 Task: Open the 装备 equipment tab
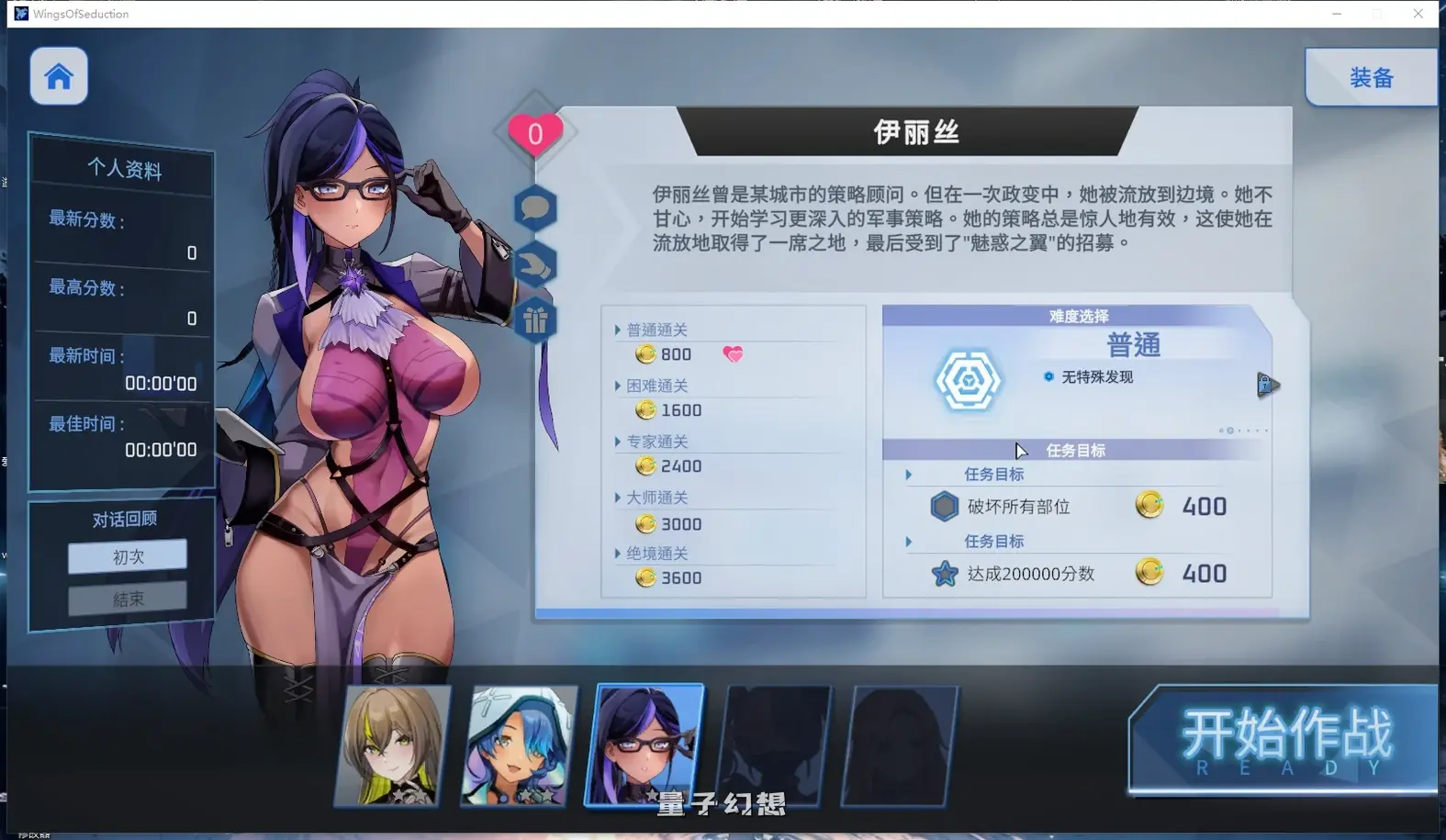click(1371, 77)
